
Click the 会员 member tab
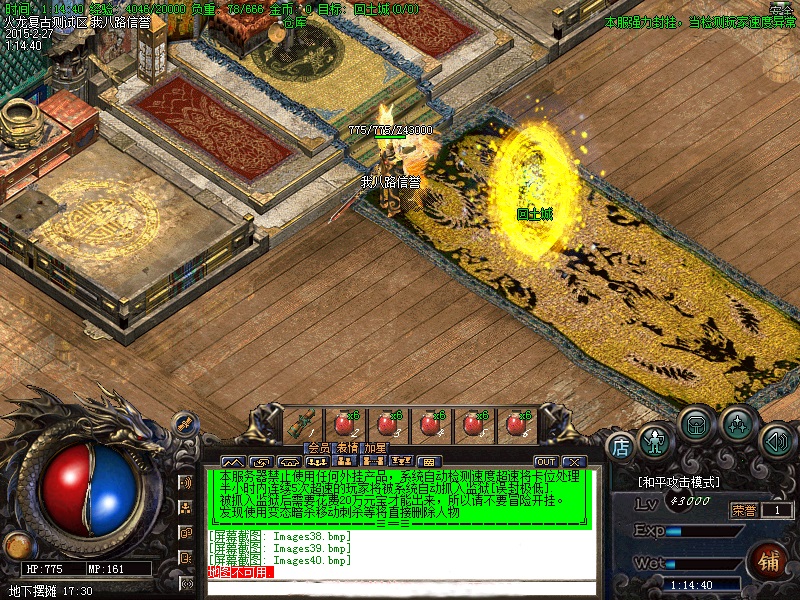pyautogui.click(x=318, y=447)
